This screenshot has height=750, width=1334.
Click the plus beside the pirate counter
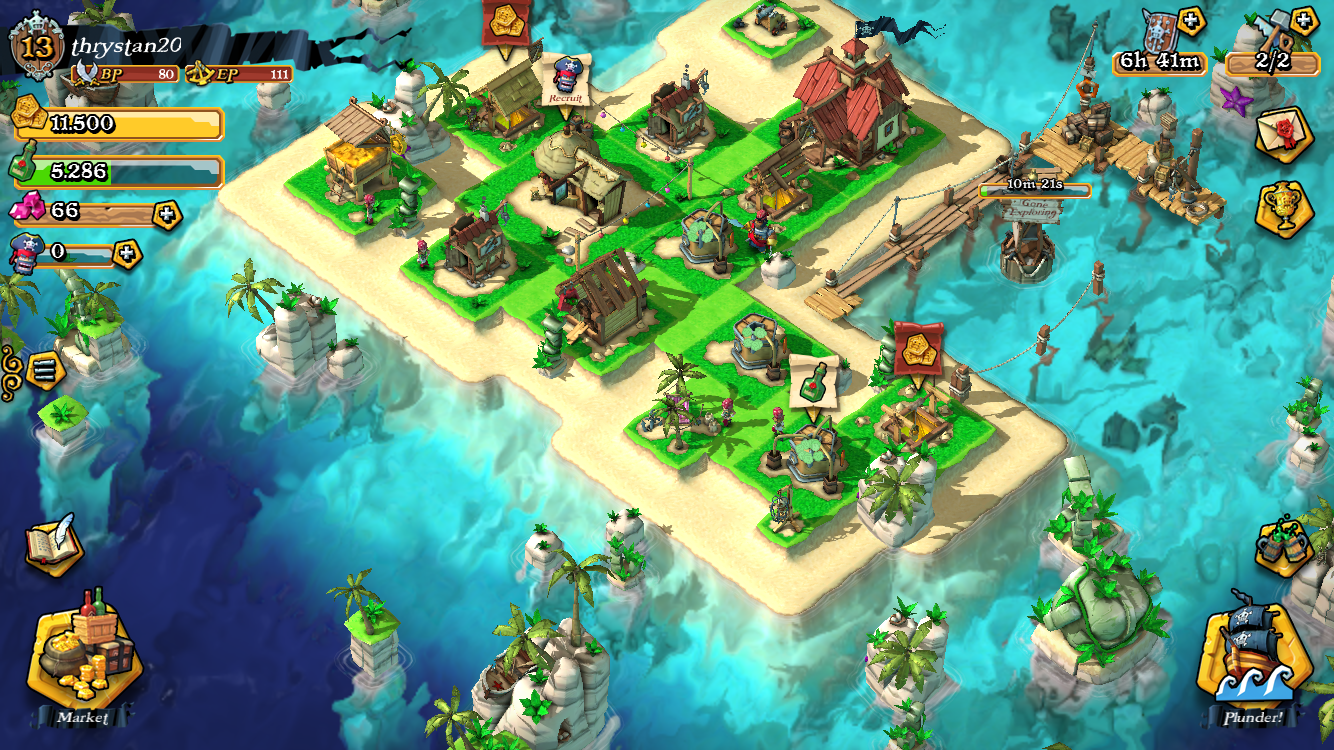tap(127, 253)
